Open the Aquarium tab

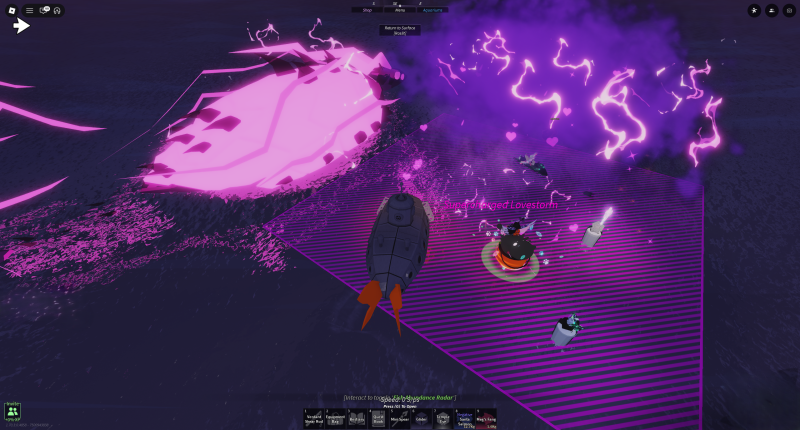coord(433,9)
